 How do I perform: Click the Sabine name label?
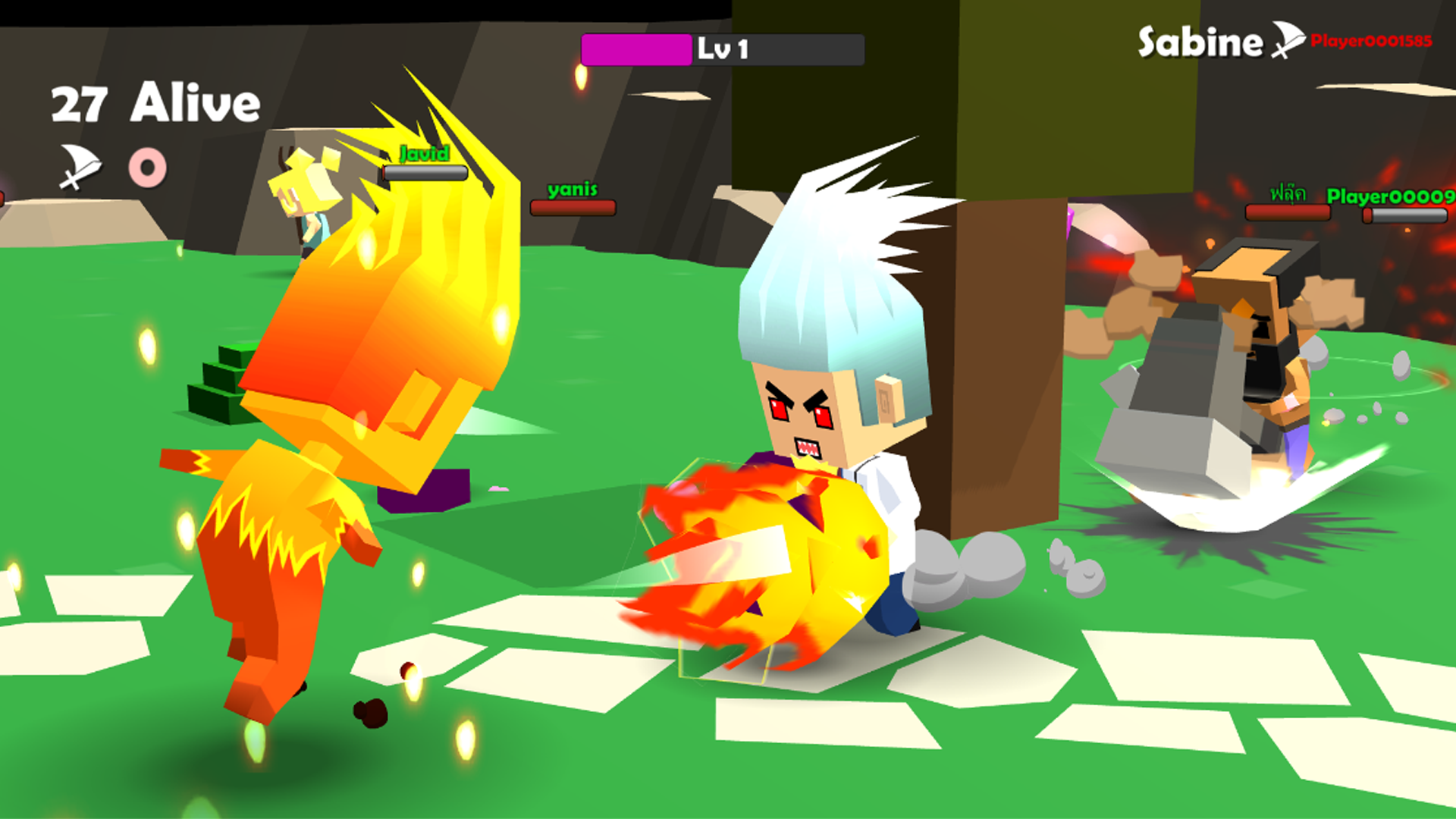click(x=1198, y=42)
